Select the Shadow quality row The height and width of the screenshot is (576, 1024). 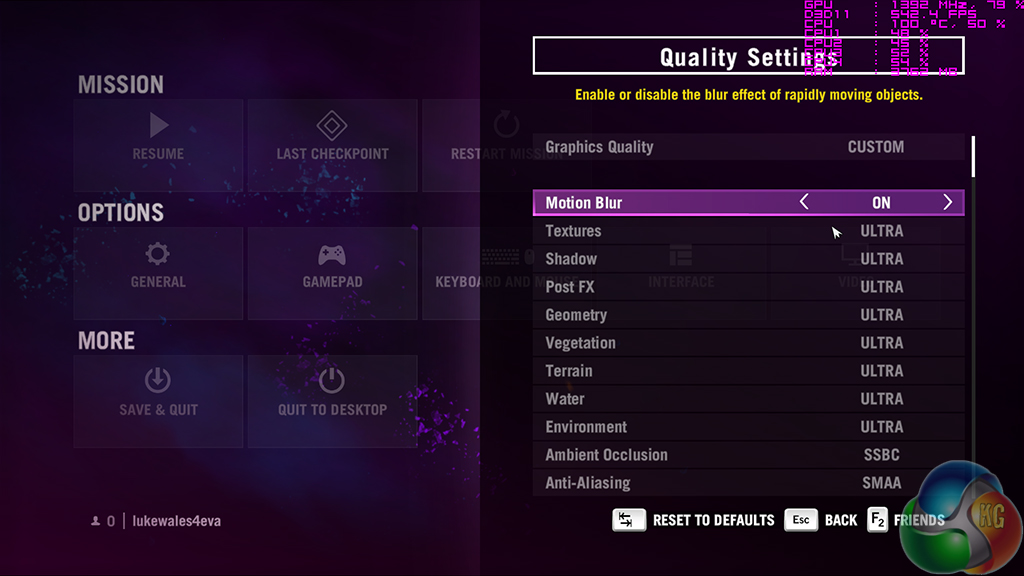pos(748,259)
